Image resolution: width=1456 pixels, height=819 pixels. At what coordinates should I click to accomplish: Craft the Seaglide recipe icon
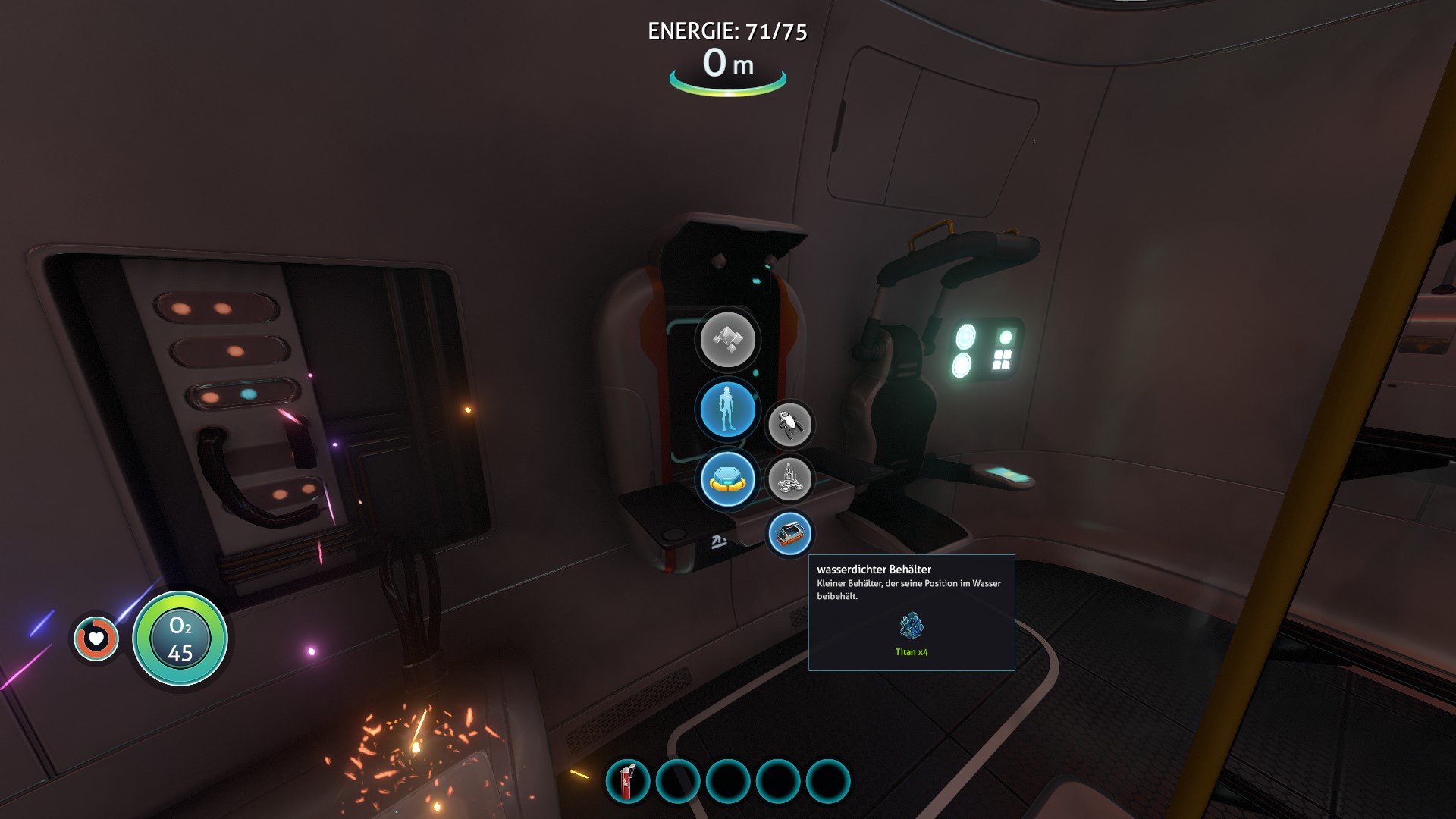[x=789, y=425]
